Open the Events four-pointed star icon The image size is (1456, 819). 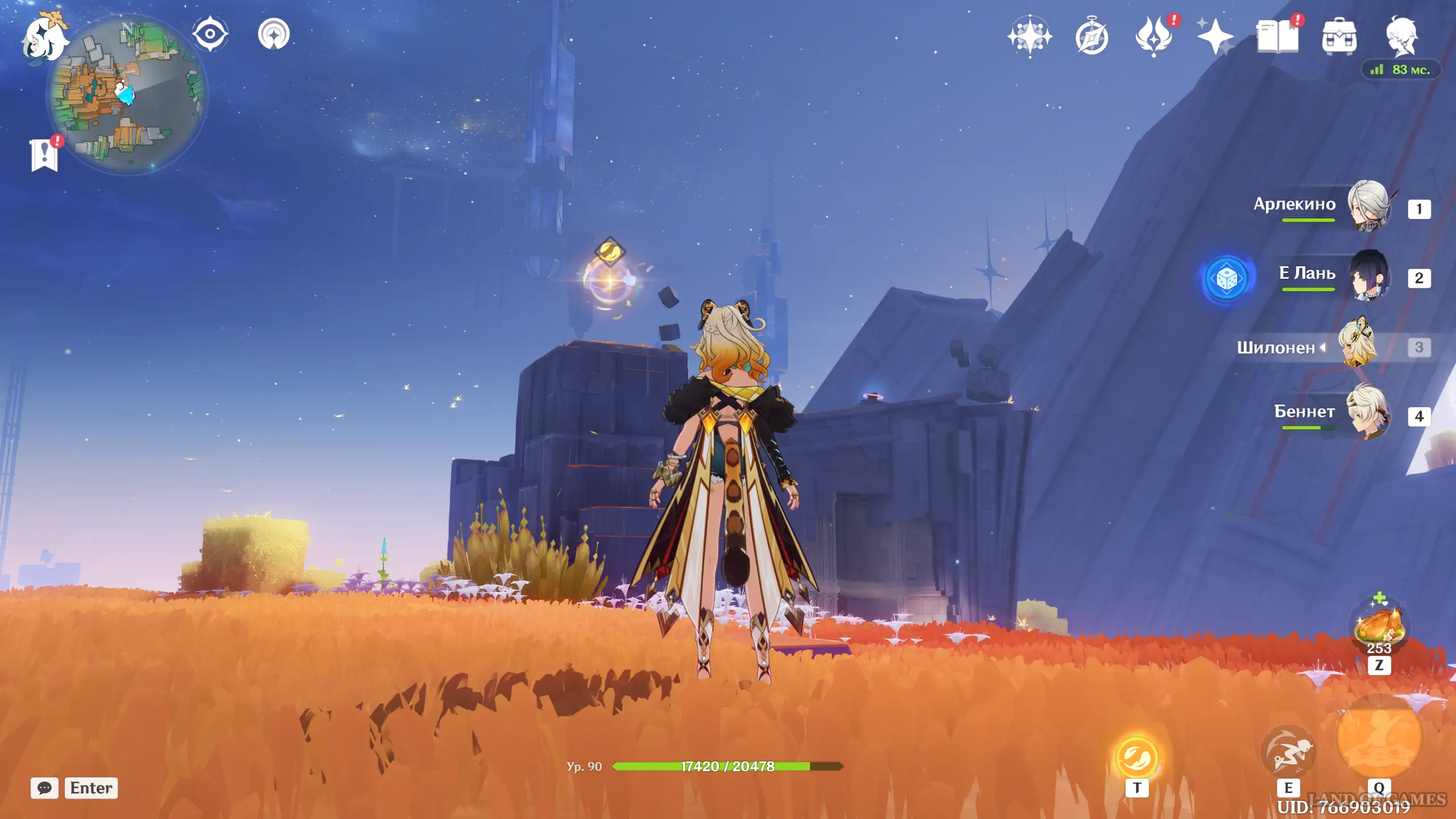[1215, 37]
